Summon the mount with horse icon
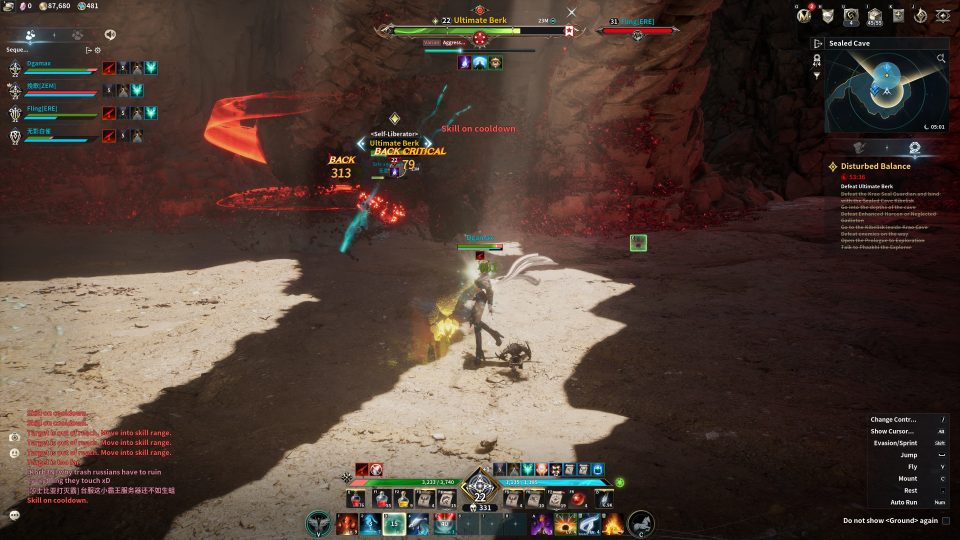960x540 pixels. [x=641, y=523]
